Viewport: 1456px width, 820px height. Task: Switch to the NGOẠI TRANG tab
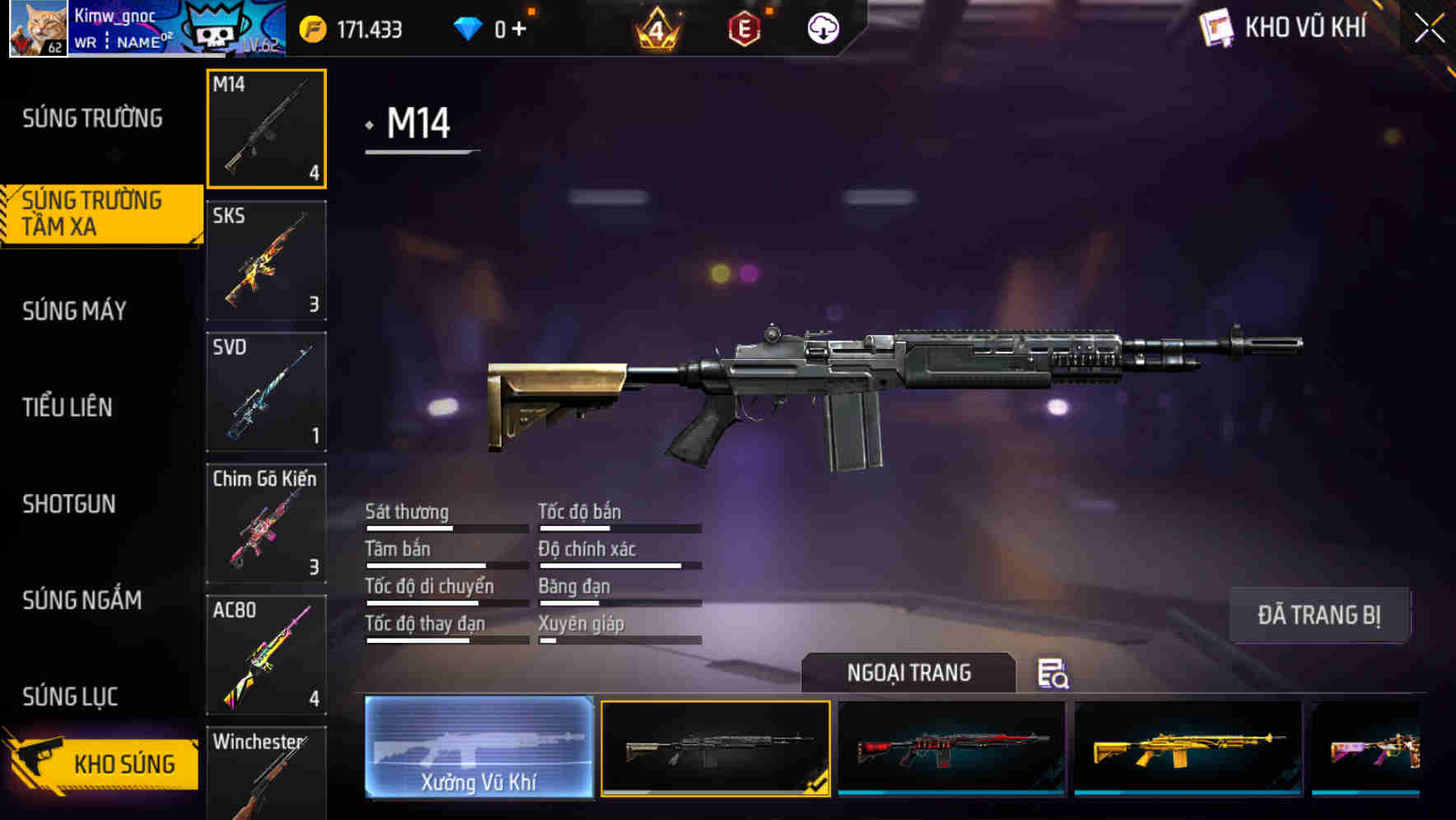(x=909, y=673)
